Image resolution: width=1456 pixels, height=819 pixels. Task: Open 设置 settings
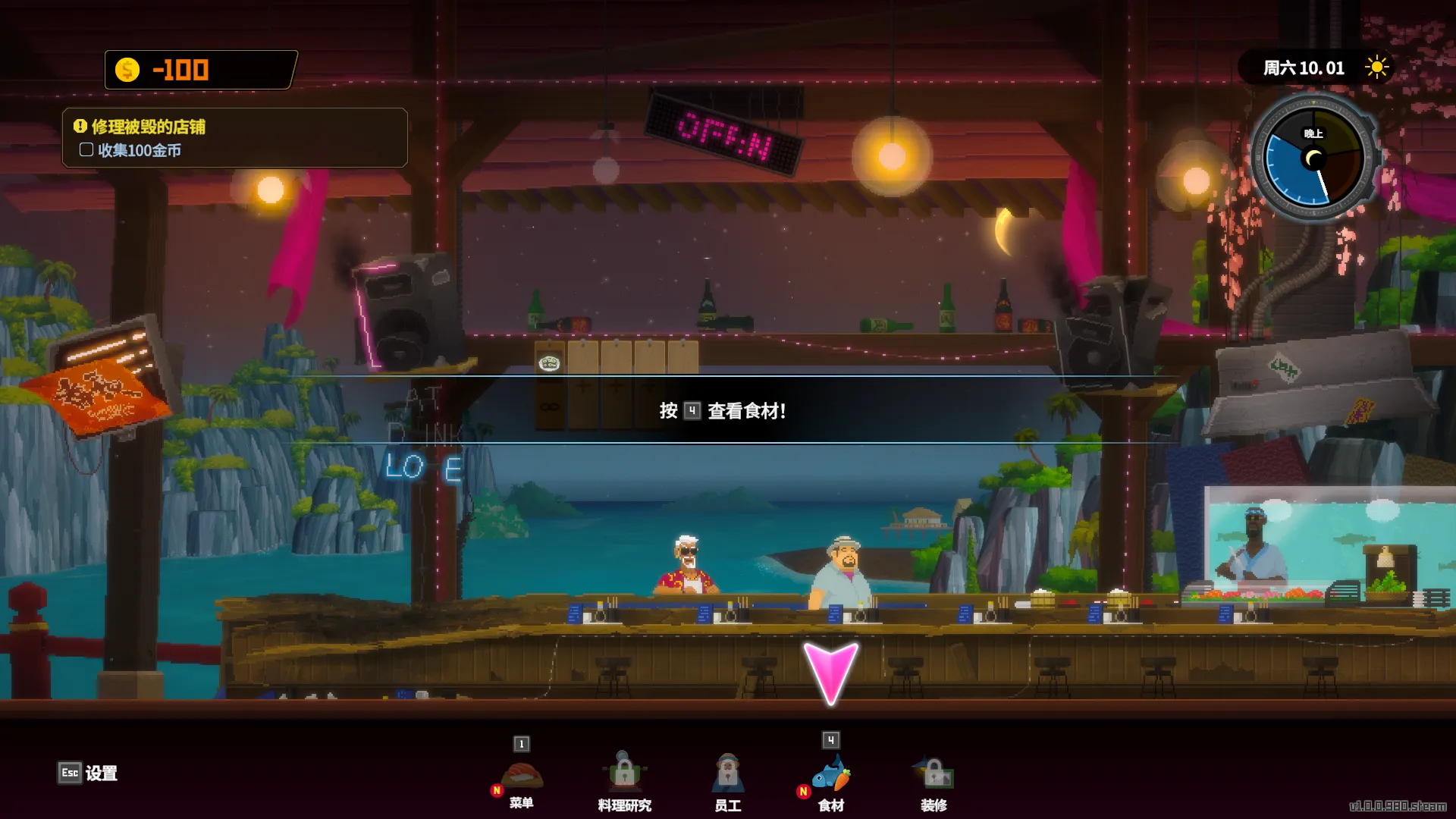point(88,773)
